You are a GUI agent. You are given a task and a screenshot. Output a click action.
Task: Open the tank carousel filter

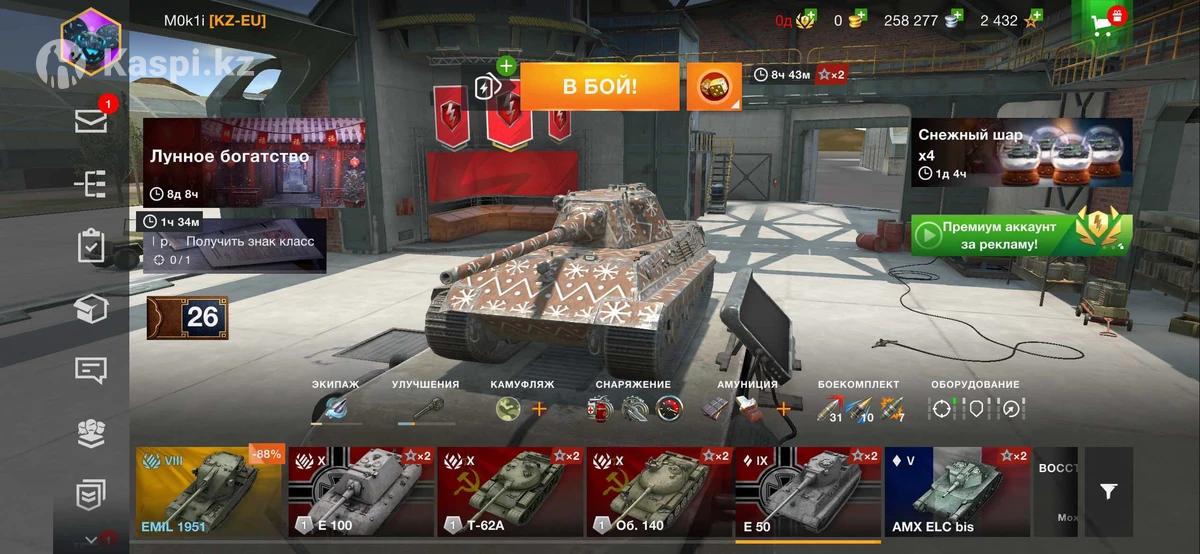click(x=1108, y=491)
